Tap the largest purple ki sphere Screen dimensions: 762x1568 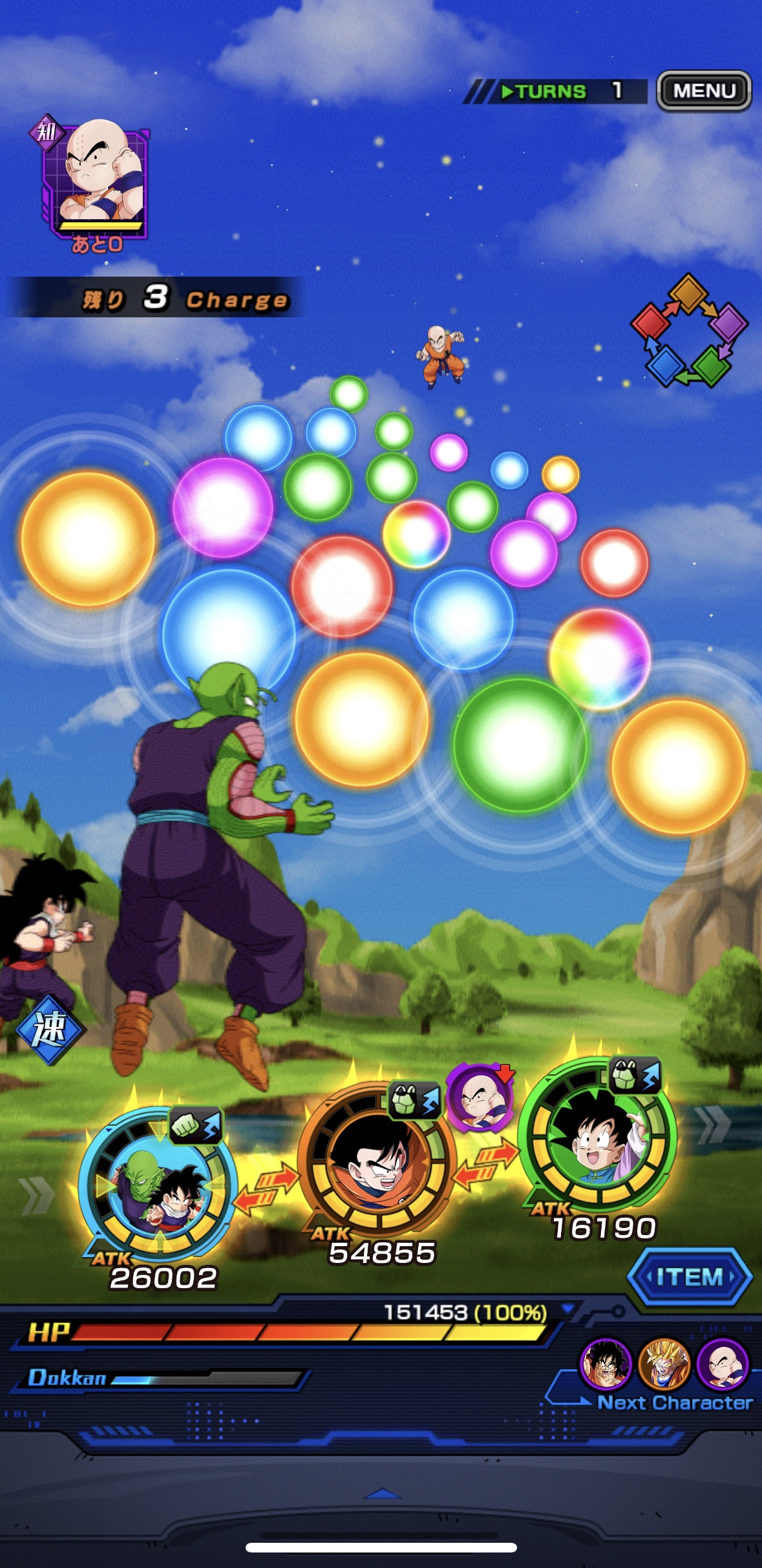coord(222,507)
